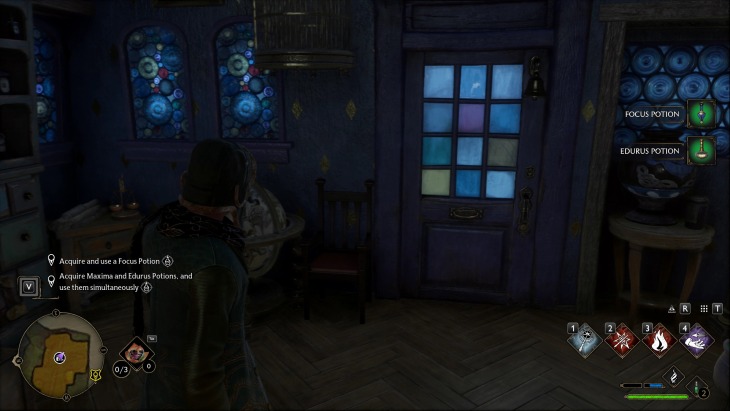Activate the red starburst spell in slot 2

click(622, 340)
